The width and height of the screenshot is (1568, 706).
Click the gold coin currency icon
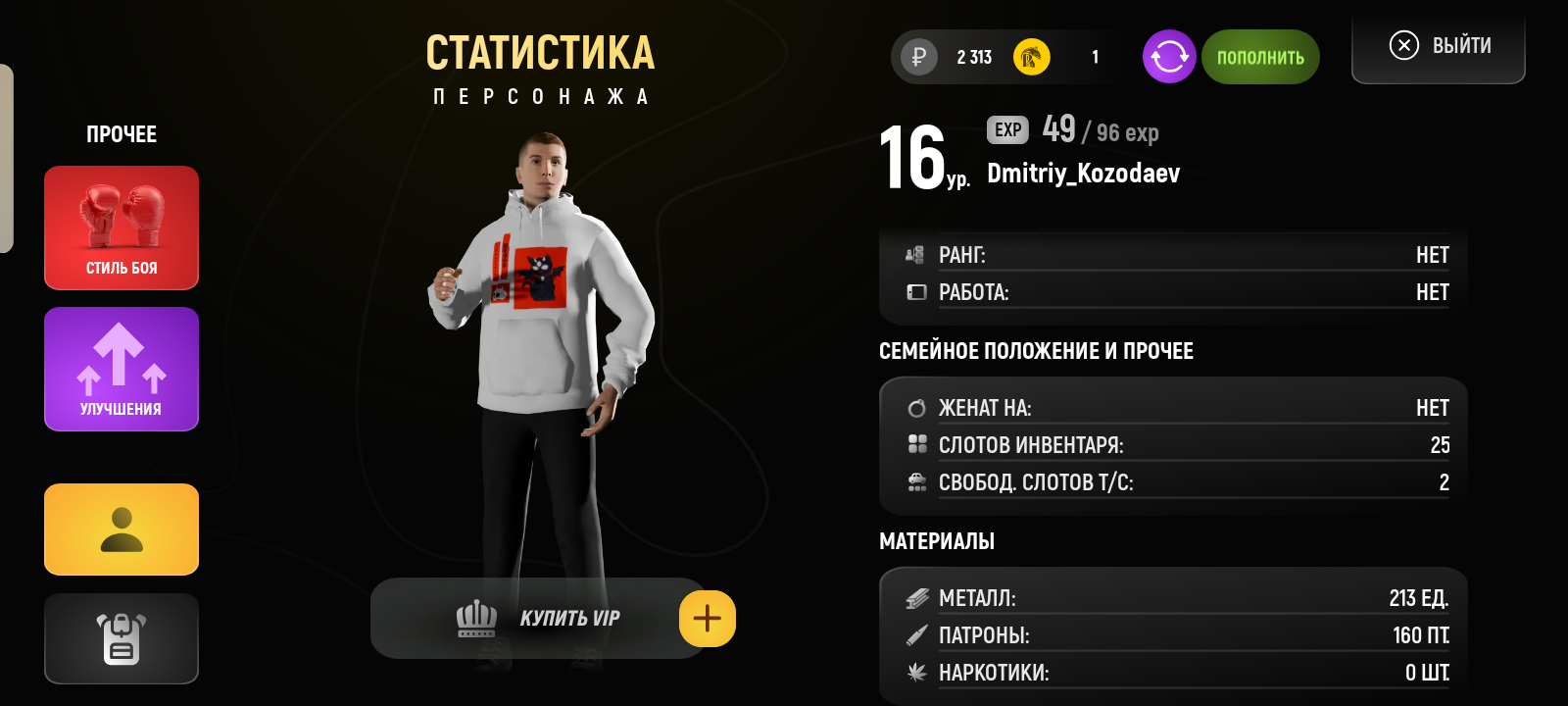(x=1029, y=57)
